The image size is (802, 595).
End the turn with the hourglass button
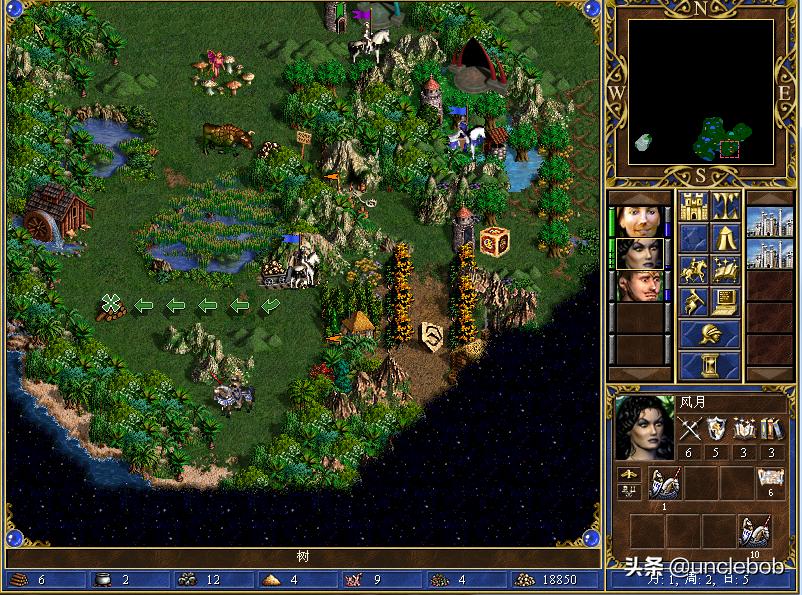coord(710,366)
